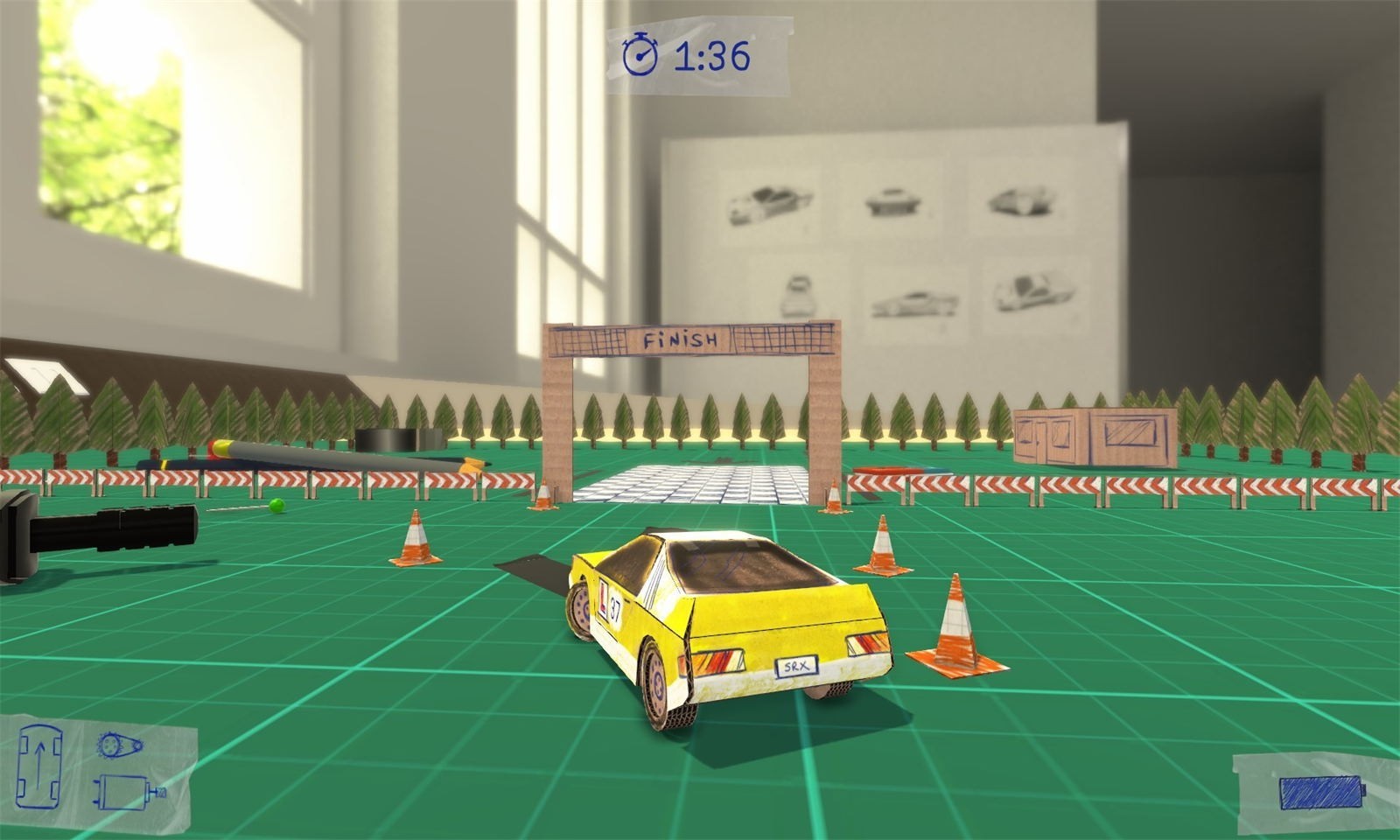1400x840 pixels.
Task: Open the FINISH banner sign
Action: tap(681, 337)
